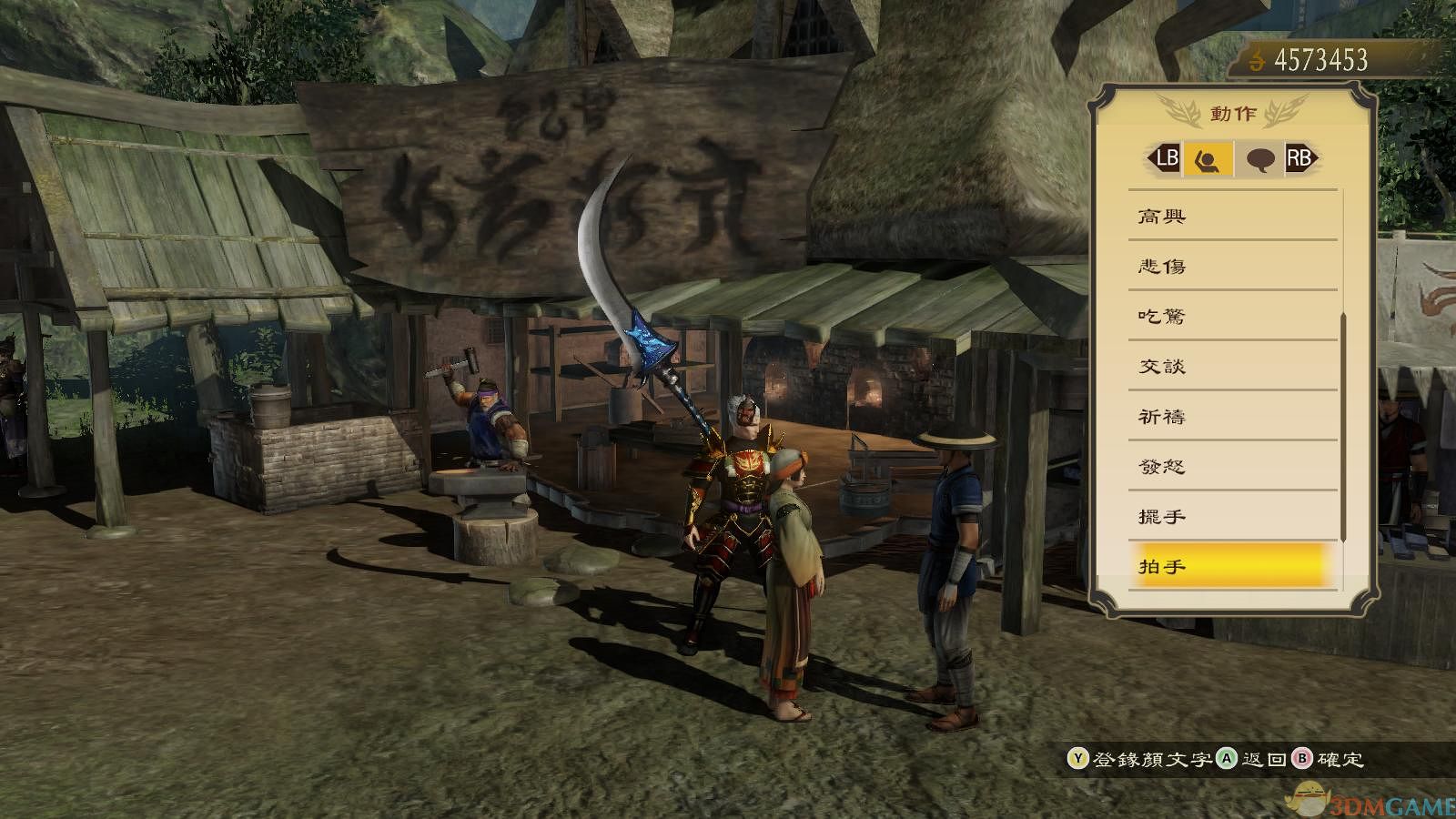Pick the 發怒 emote entry

pos(1232,467)
